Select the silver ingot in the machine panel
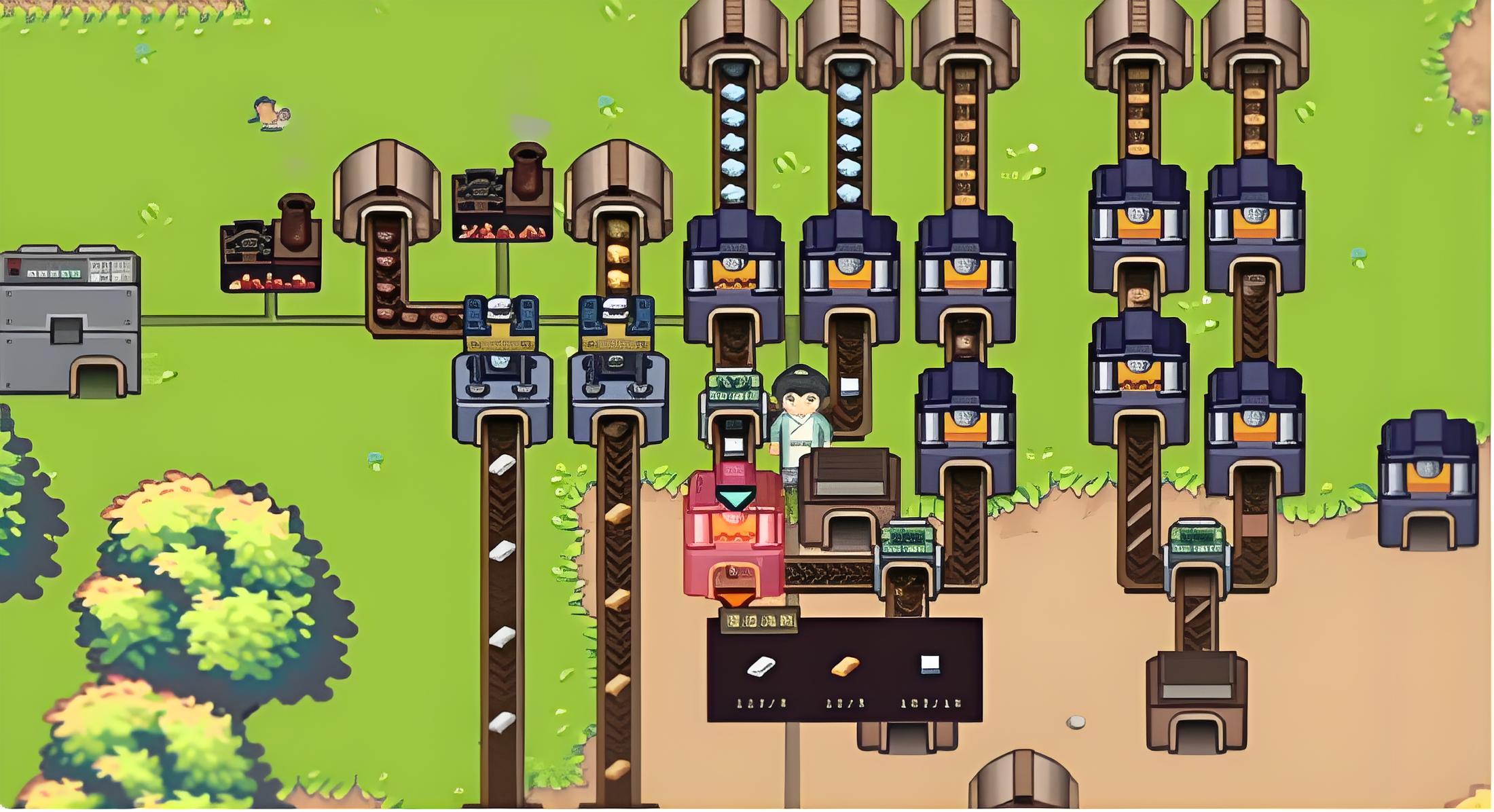This screenshot has width=1494, height=812. [x=761, y=667]
